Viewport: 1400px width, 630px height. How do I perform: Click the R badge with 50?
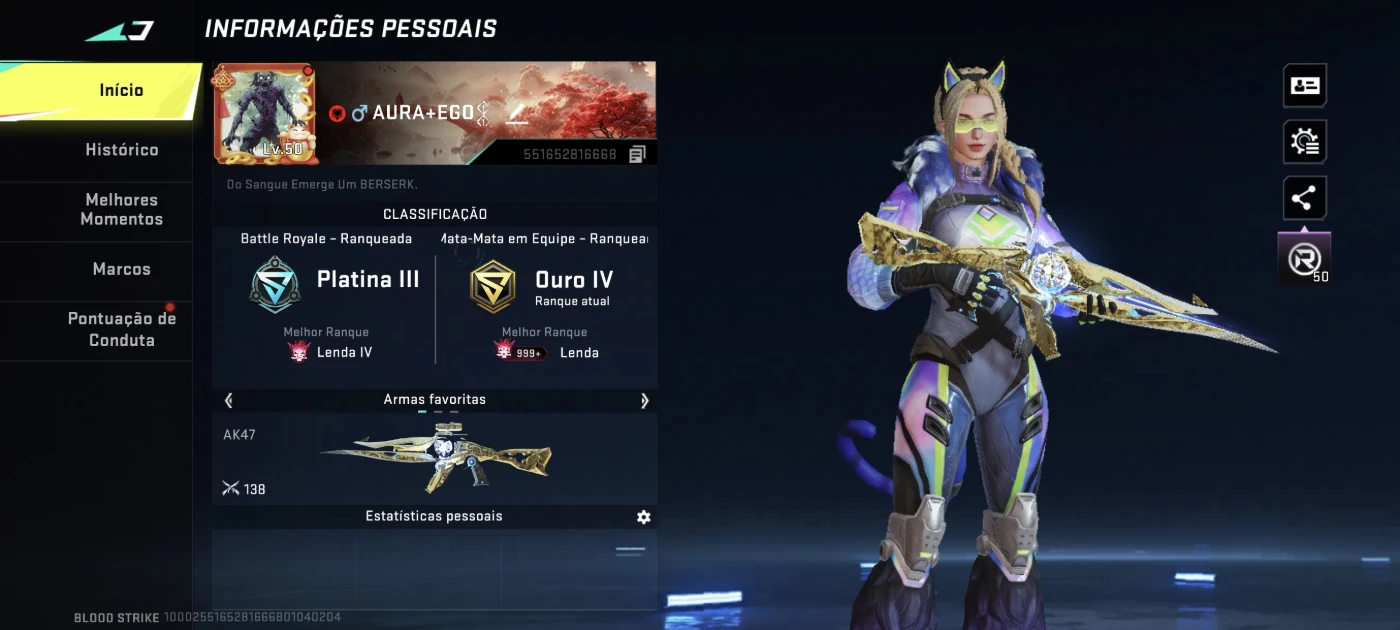[x=1304, y=260]
